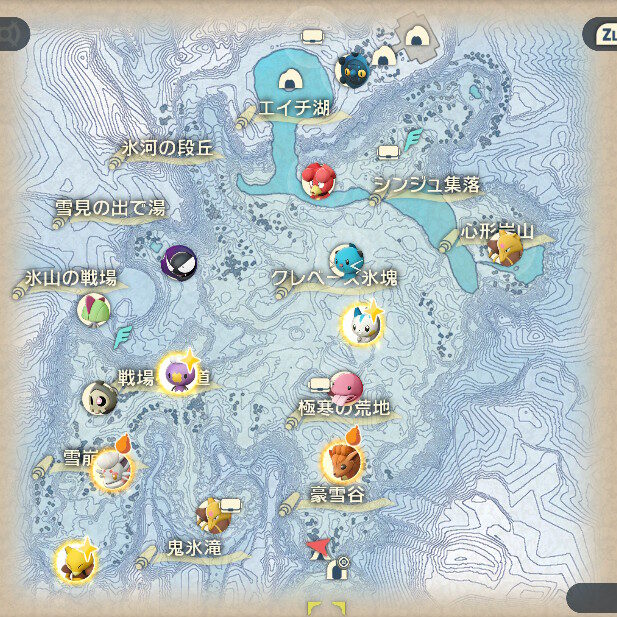The width and height of the screenshot is (617, 617).
Task: Select the red player arrow marker
Action: (318, 546)
